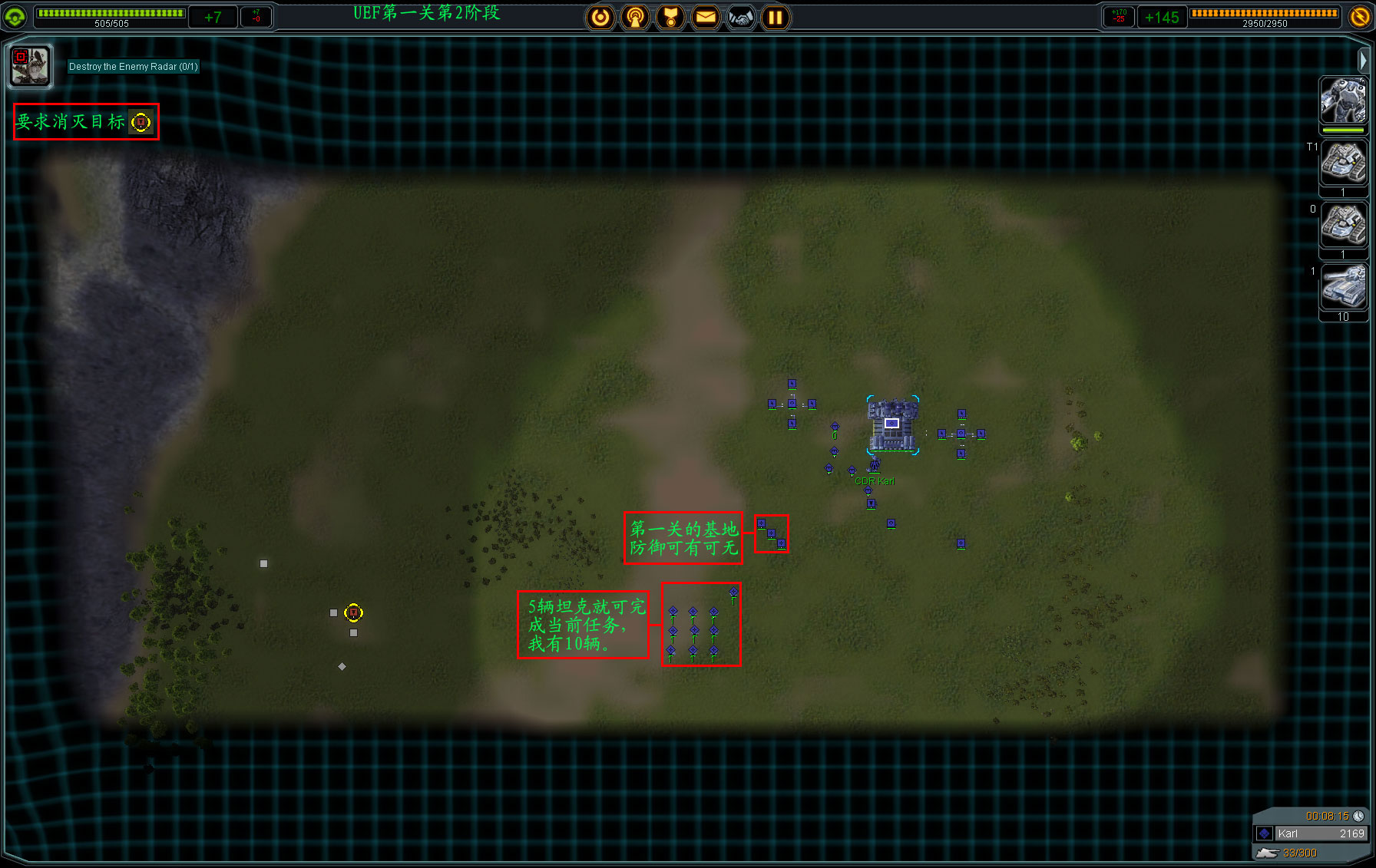This screenshot has width=1376, height=868.
Task: Open the envelope messages button
Action: [x=706, y=17]
